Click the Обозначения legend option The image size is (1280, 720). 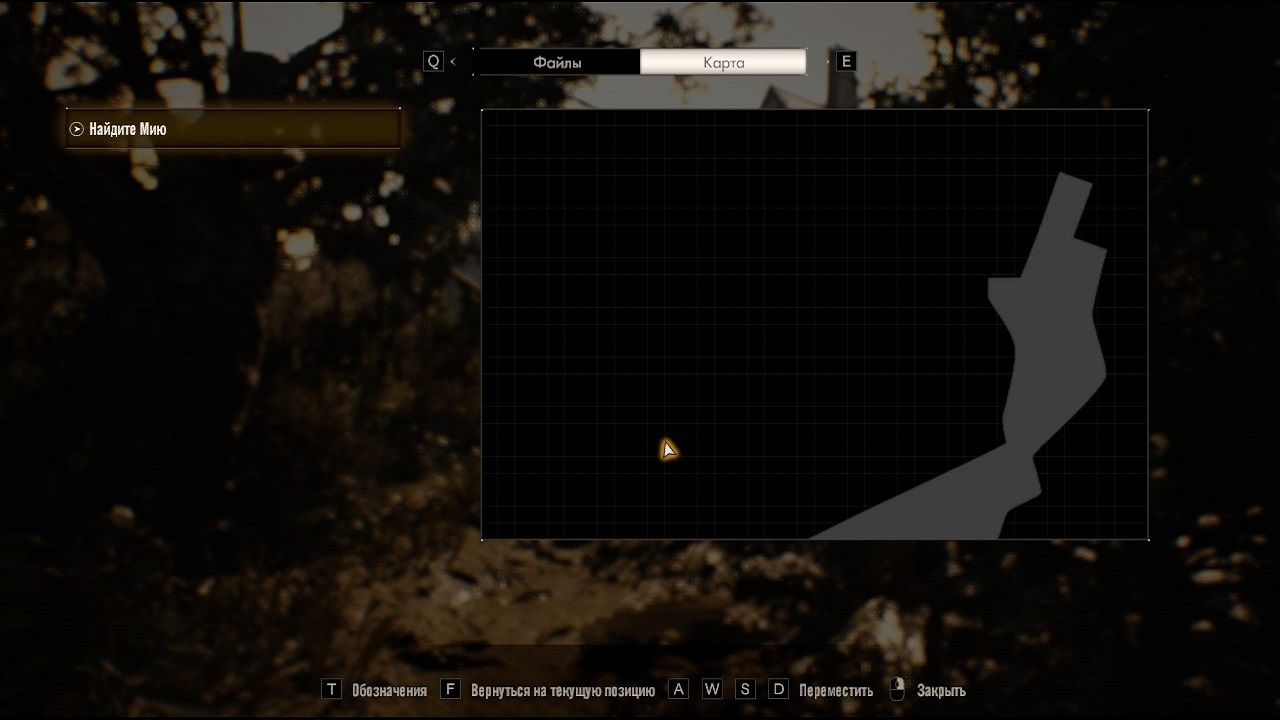pos(388,690)
